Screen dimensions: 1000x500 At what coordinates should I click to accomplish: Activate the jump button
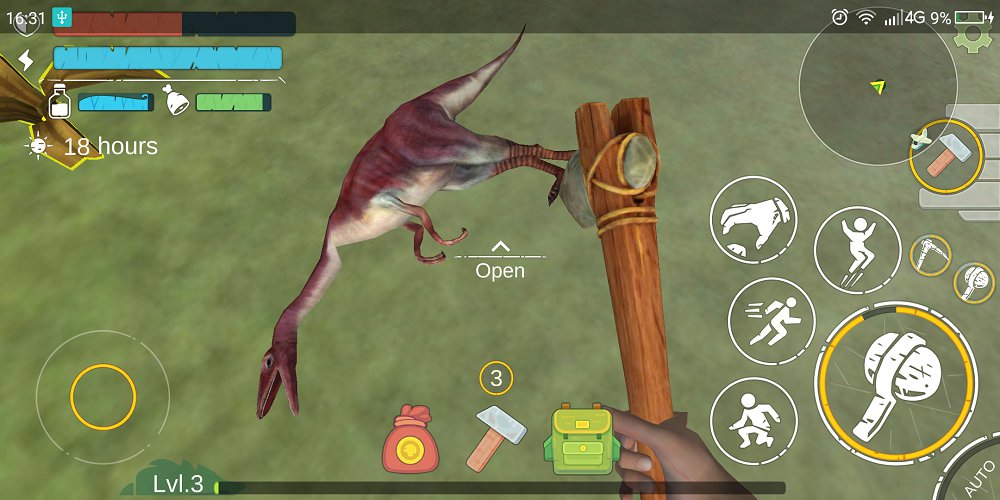point(857,250)
